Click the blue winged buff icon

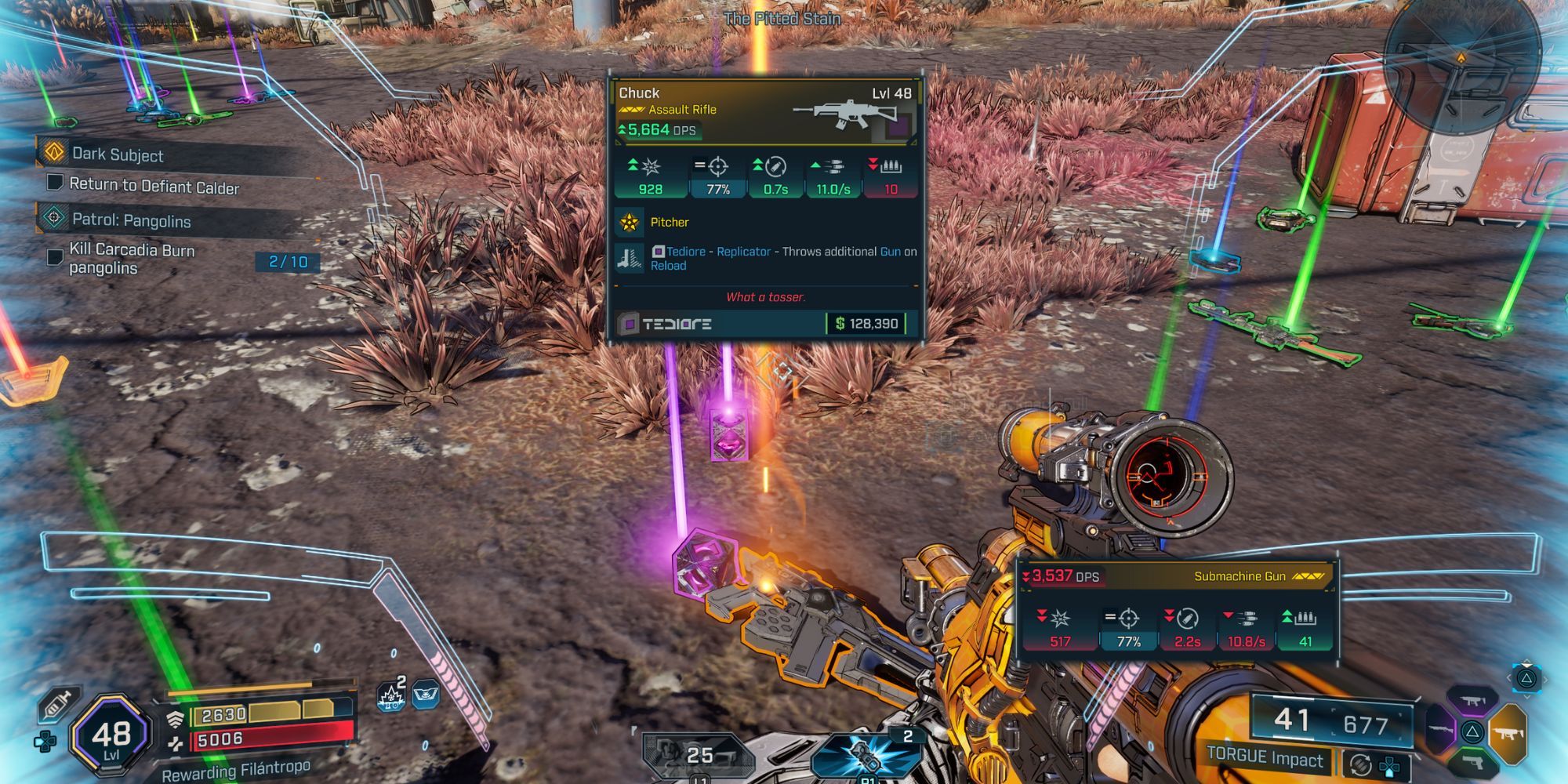click(x=426, y=695)
